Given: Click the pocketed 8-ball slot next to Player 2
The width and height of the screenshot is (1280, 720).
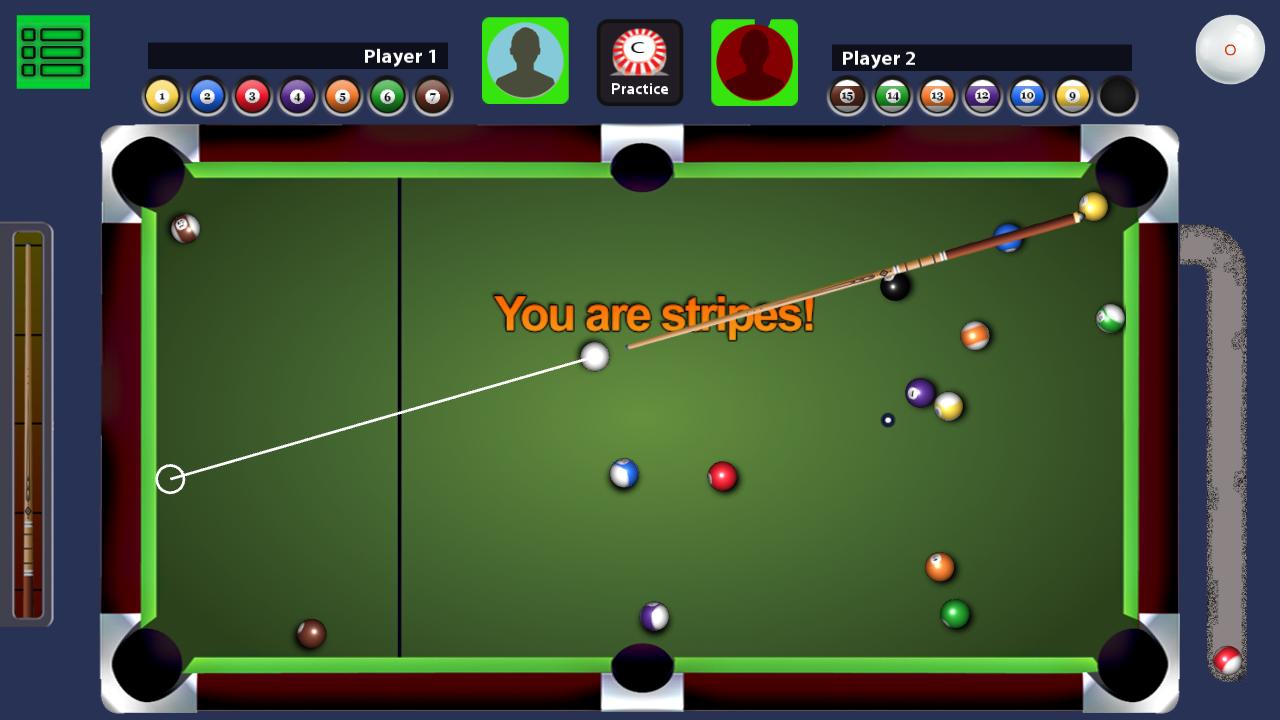Looking at the screenshot, I should 1117,95.
